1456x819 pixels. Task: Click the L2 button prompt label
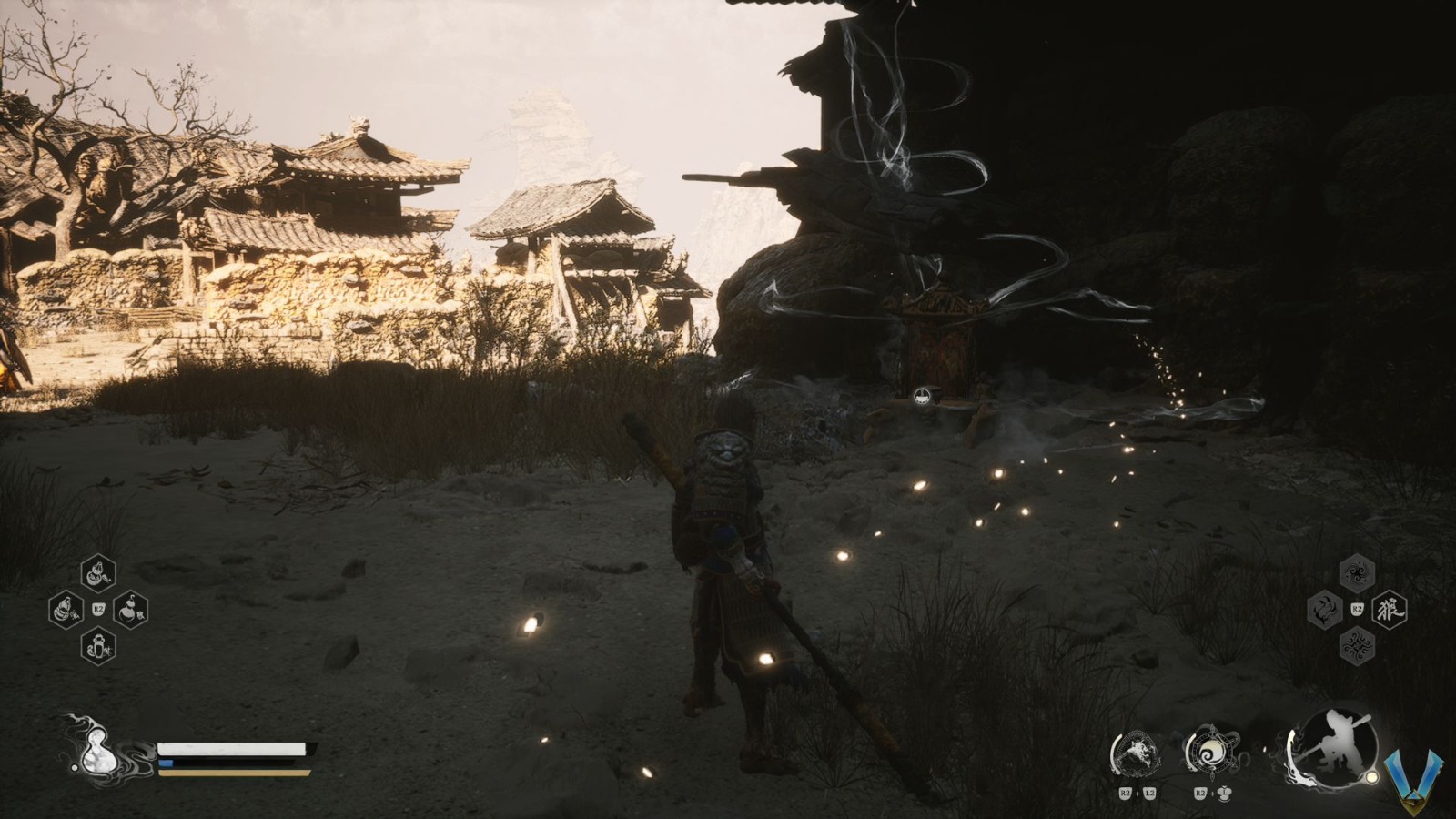tap(1149, 793)
